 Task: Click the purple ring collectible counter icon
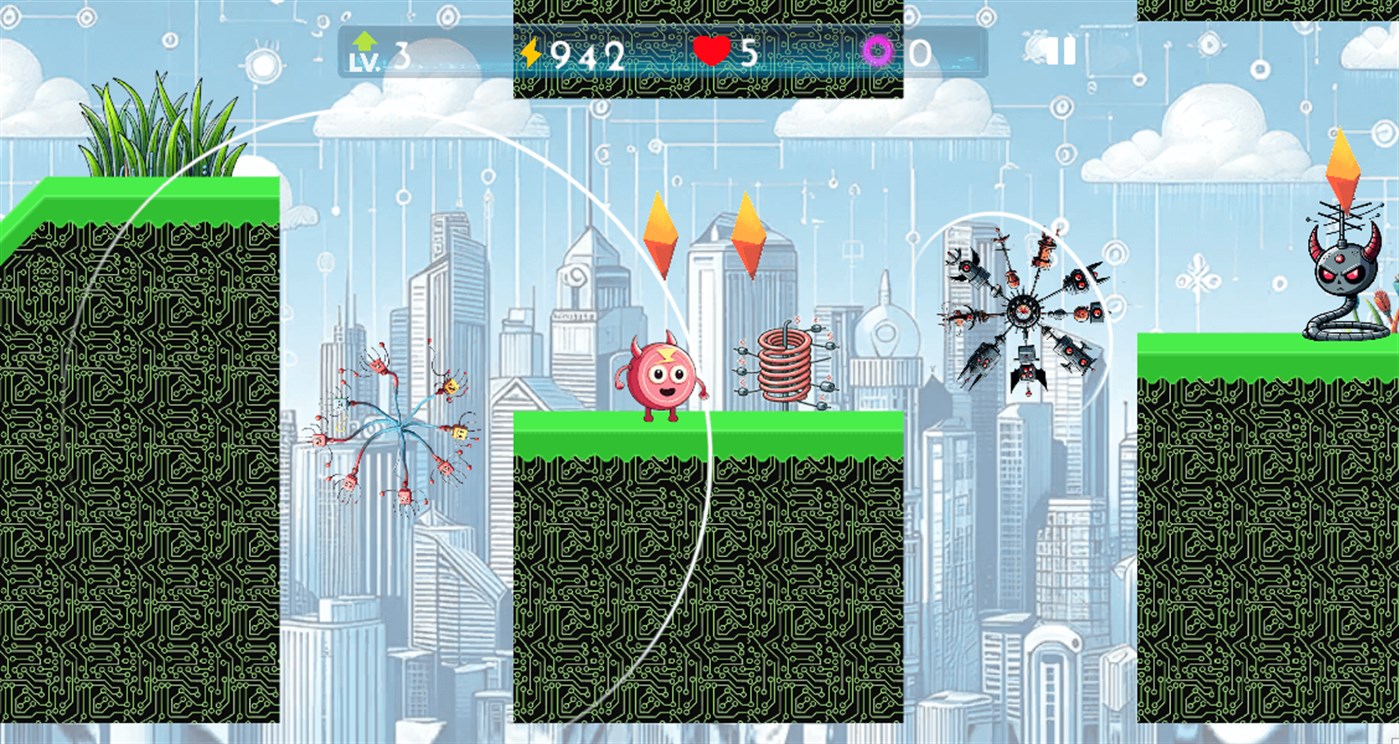click(x=878, y=49)
